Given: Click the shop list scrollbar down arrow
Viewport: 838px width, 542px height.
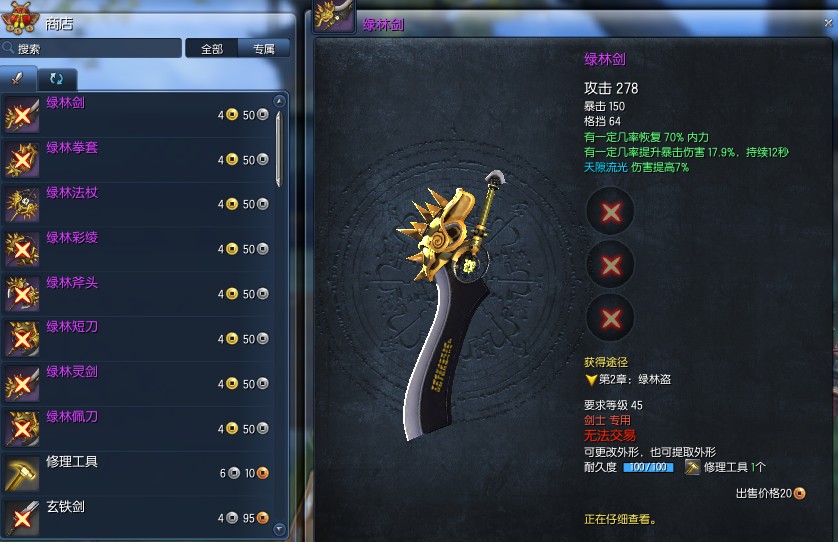Looking at the screenshot, I should point(280,529).
